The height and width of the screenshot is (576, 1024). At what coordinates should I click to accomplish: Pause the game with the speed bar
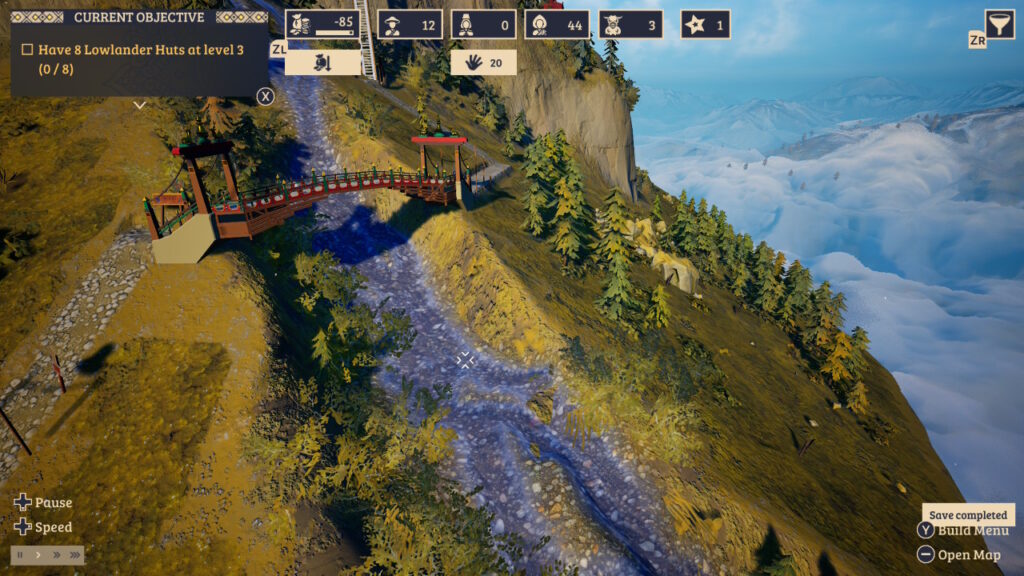click(x=21, y=554)
